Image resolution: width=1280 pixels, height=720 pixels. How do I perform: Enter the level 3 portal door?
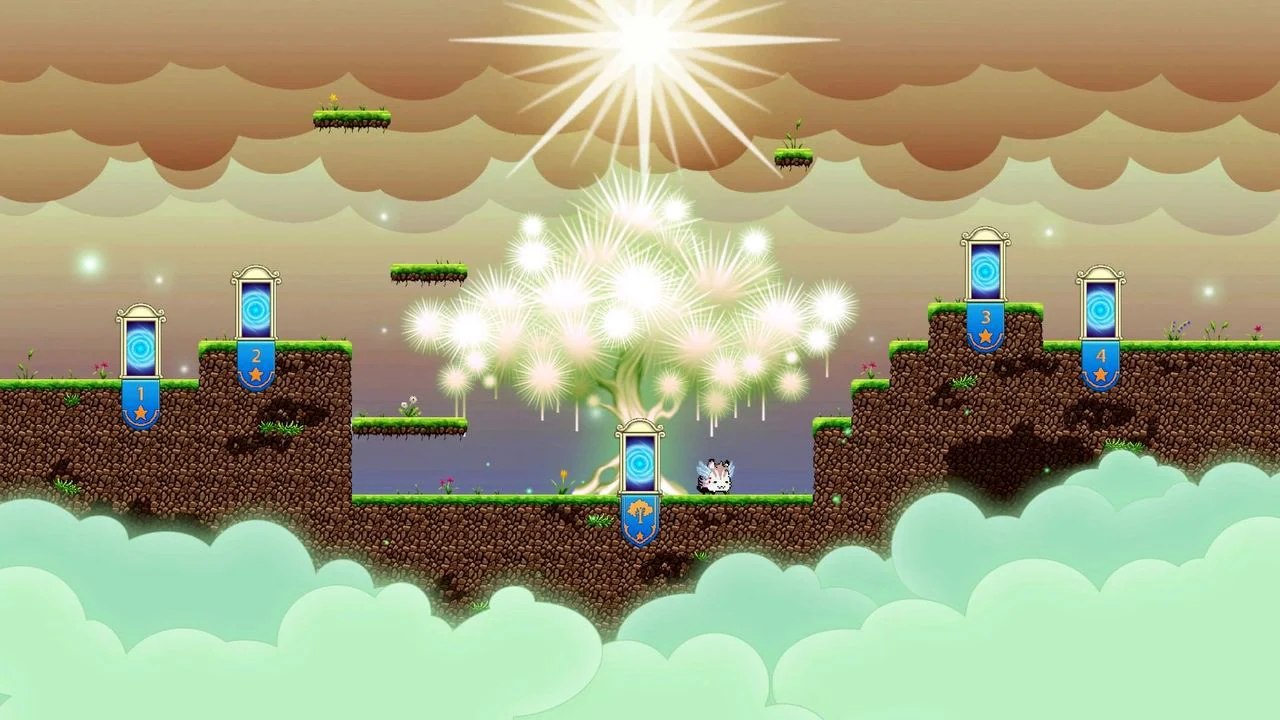pyautogui.click(x=985, y=270)
